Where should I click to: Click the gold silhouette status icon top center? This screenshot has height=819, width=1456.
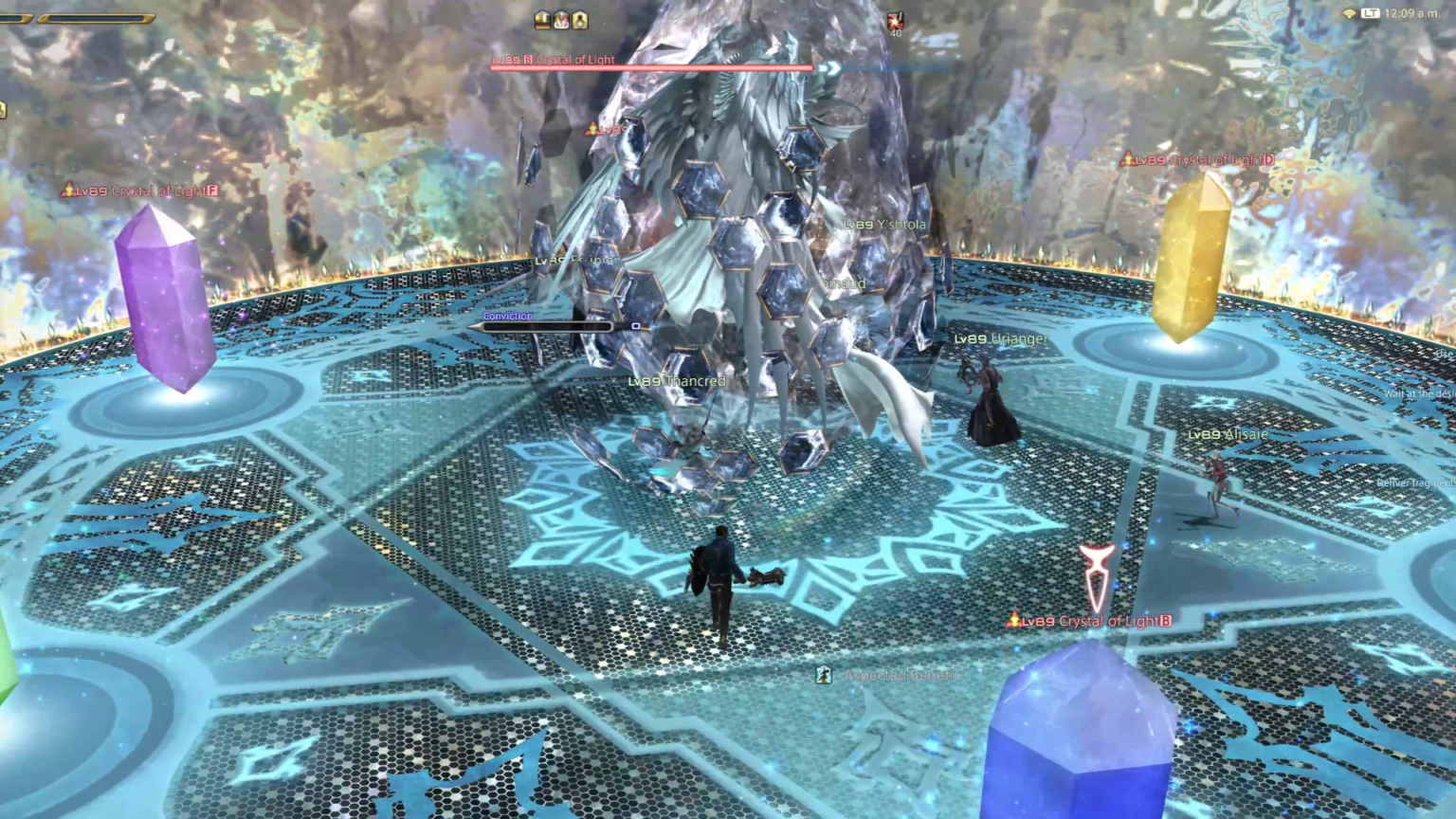pyautogui.click(x=579, y=20)
